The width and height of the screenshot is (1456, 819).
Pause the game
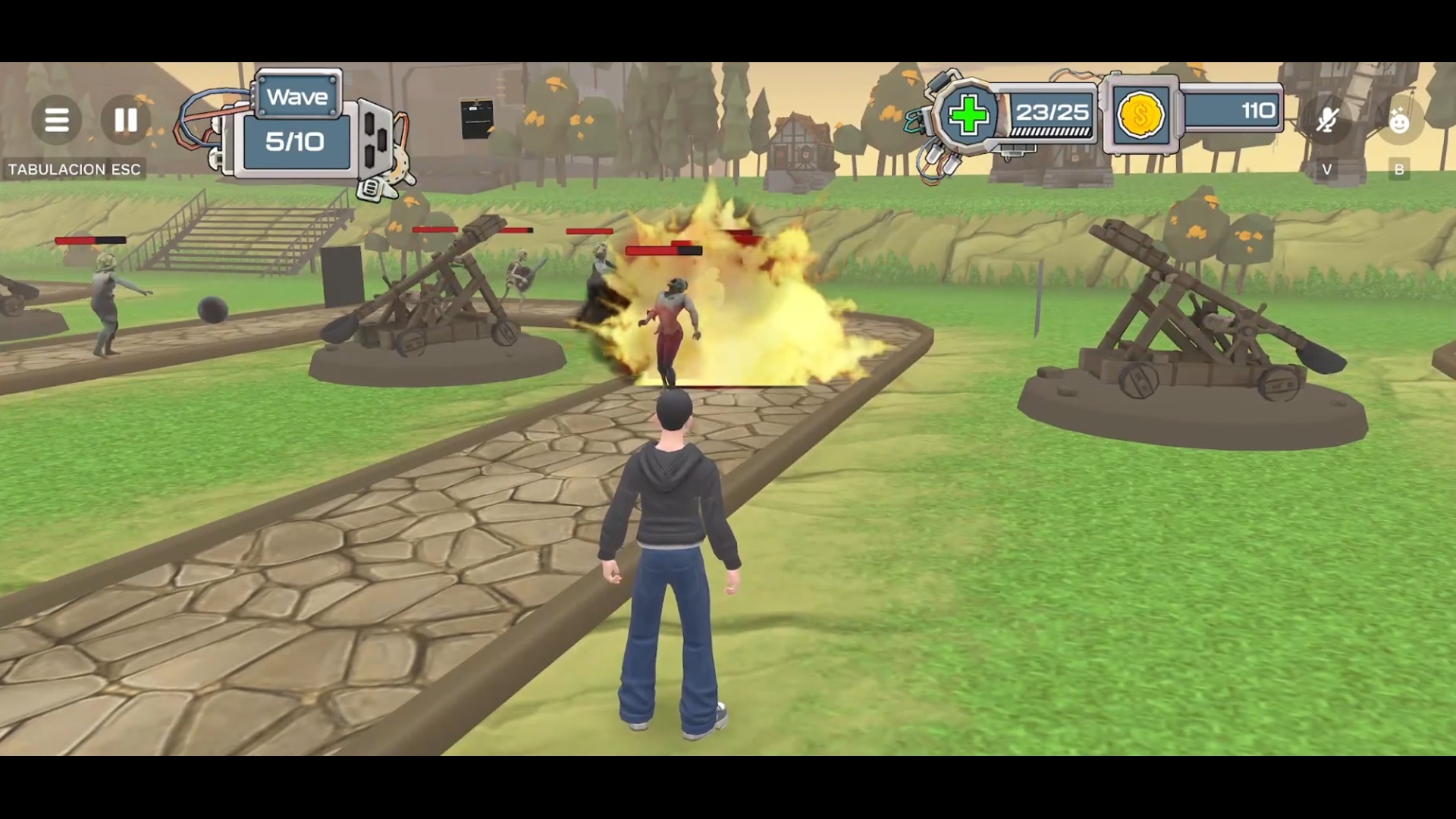[x=126, y=120]
